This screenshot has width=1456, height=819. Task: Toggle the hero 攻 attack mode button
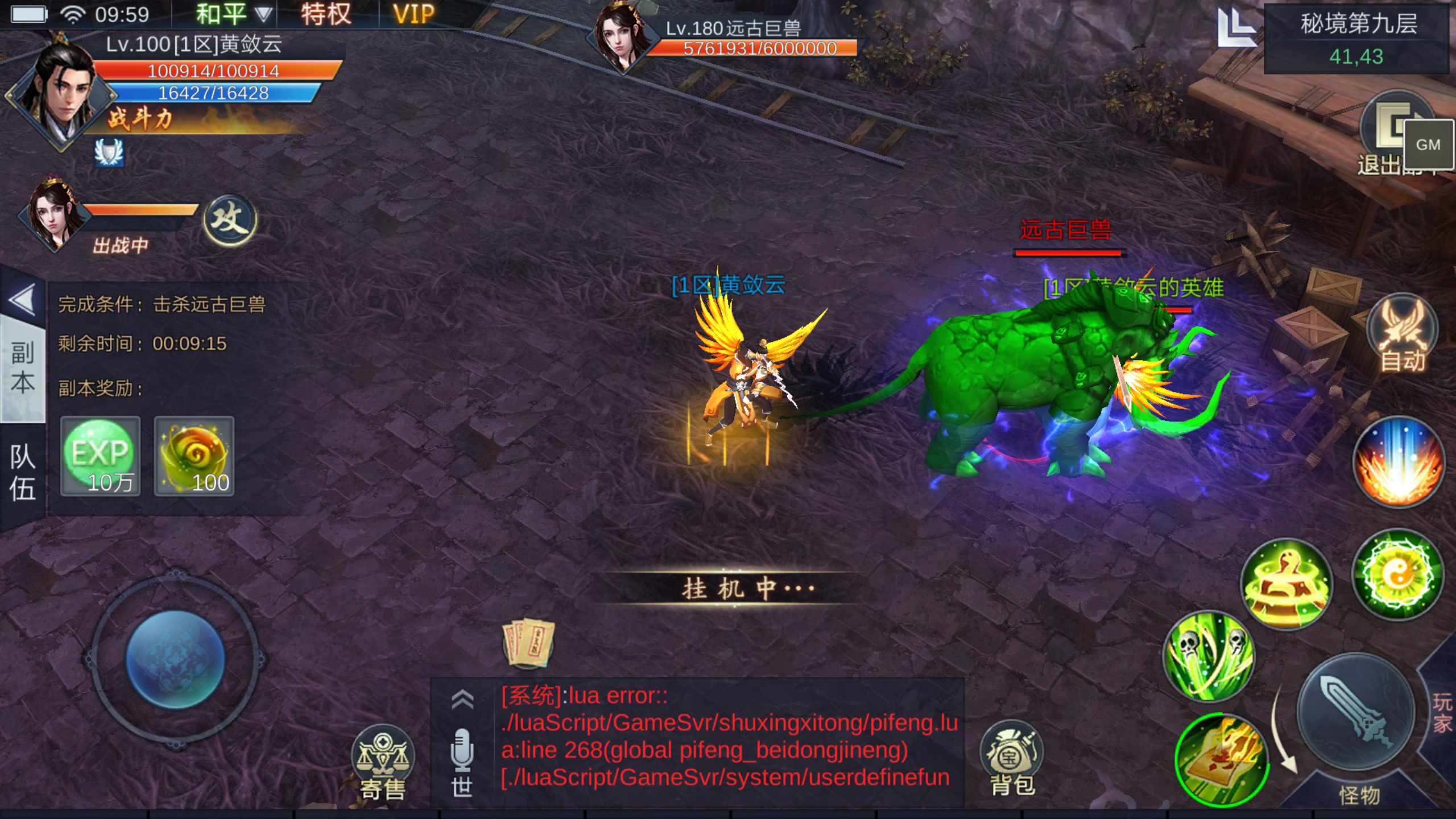click(x=230, y=220)
